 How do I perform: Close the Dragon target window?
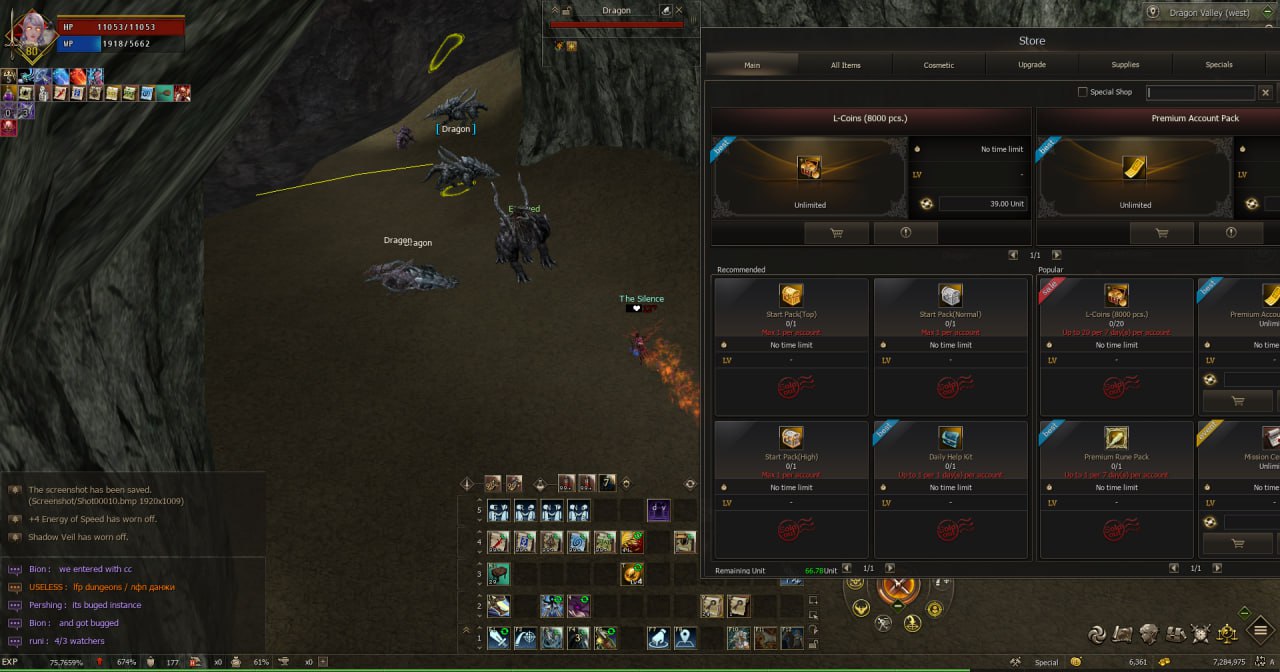(680, 11)
